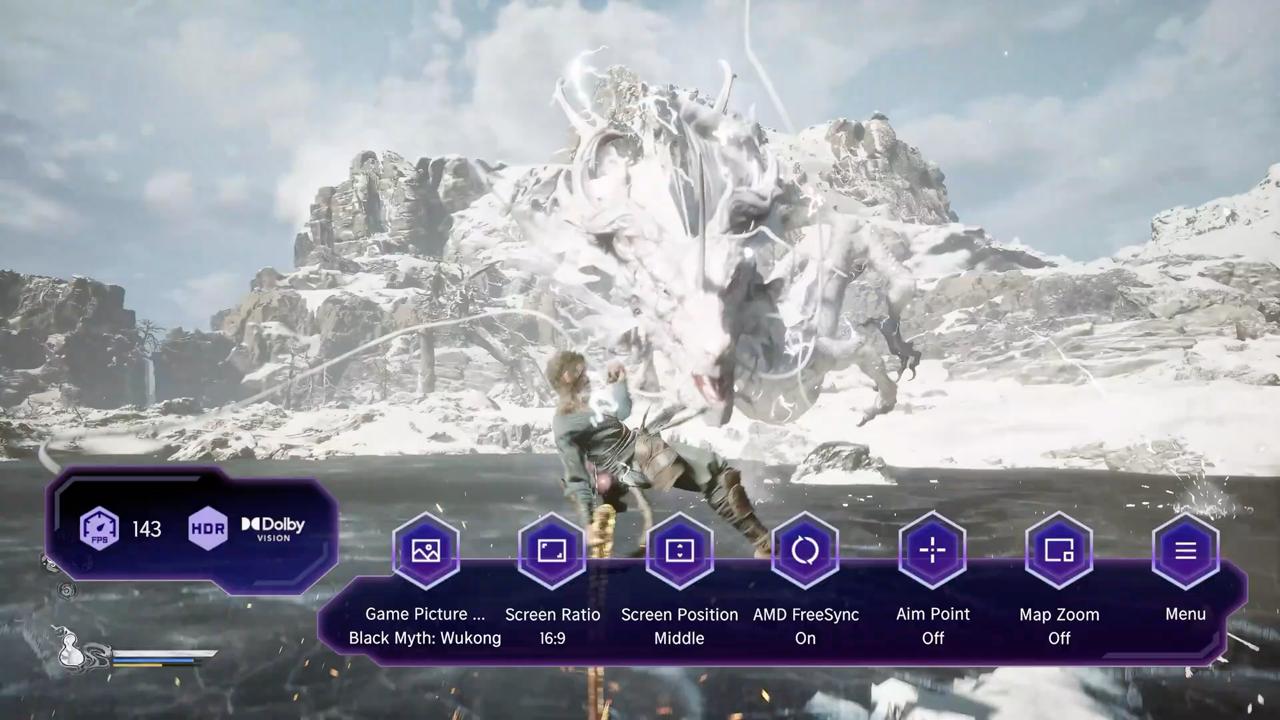Open the Game Picture mode setting
Screen dimensions: 1280x720
tap(426, 551)
